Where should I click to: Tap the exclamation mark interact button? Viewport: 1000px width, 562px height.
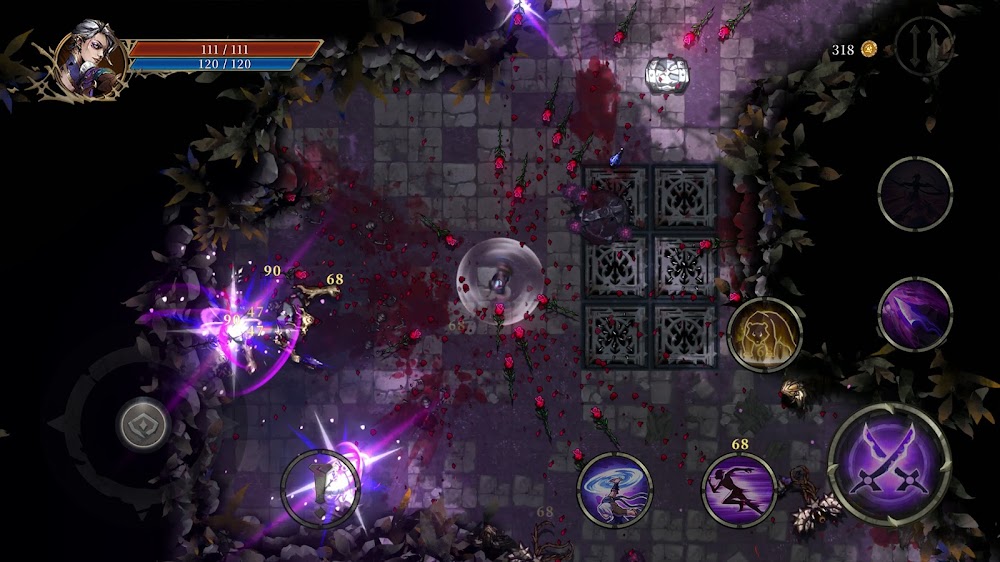click(320, 488)
